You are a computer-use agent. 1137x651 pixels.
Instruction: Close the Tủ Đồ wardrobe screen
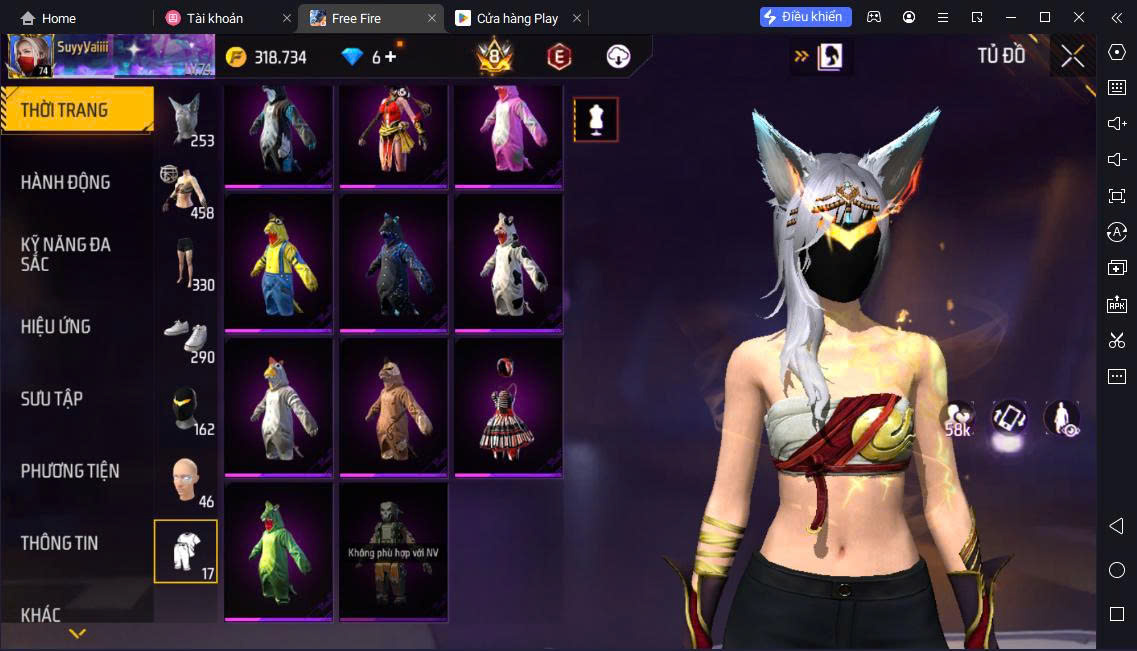click(x=1072, y=56)
